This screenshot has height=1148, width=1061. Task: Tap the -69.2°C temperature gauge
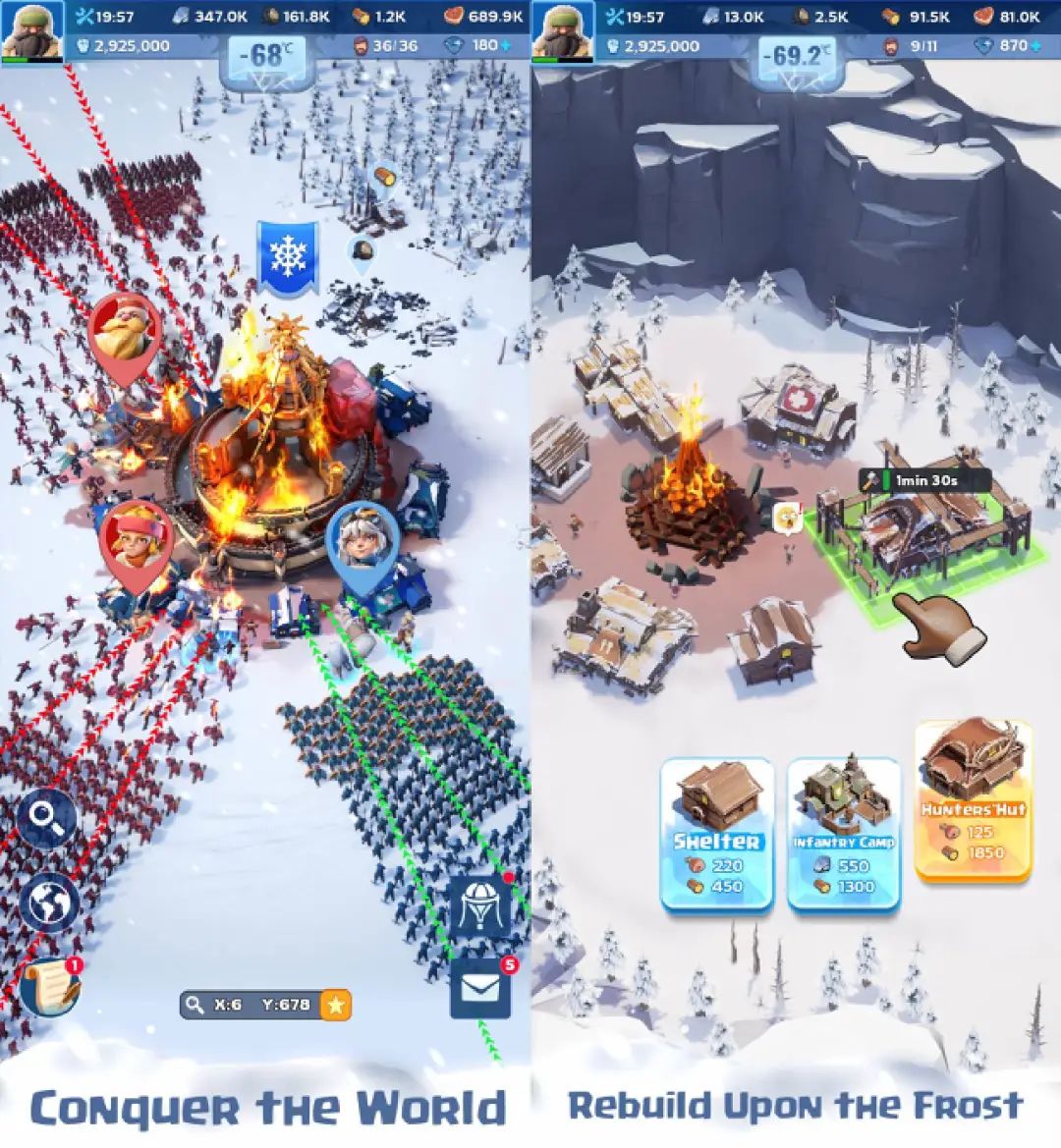point(797,57)
